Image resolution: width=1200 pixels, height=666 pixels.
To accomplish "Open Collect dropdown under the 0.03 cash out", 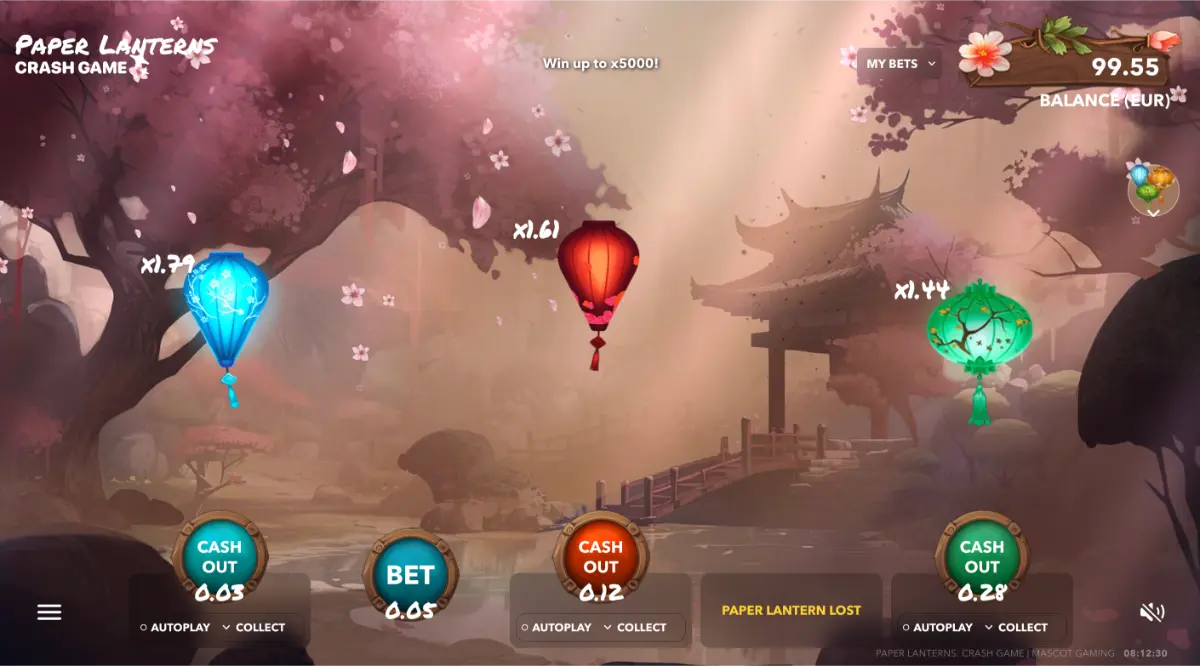I will click(254, 628).
